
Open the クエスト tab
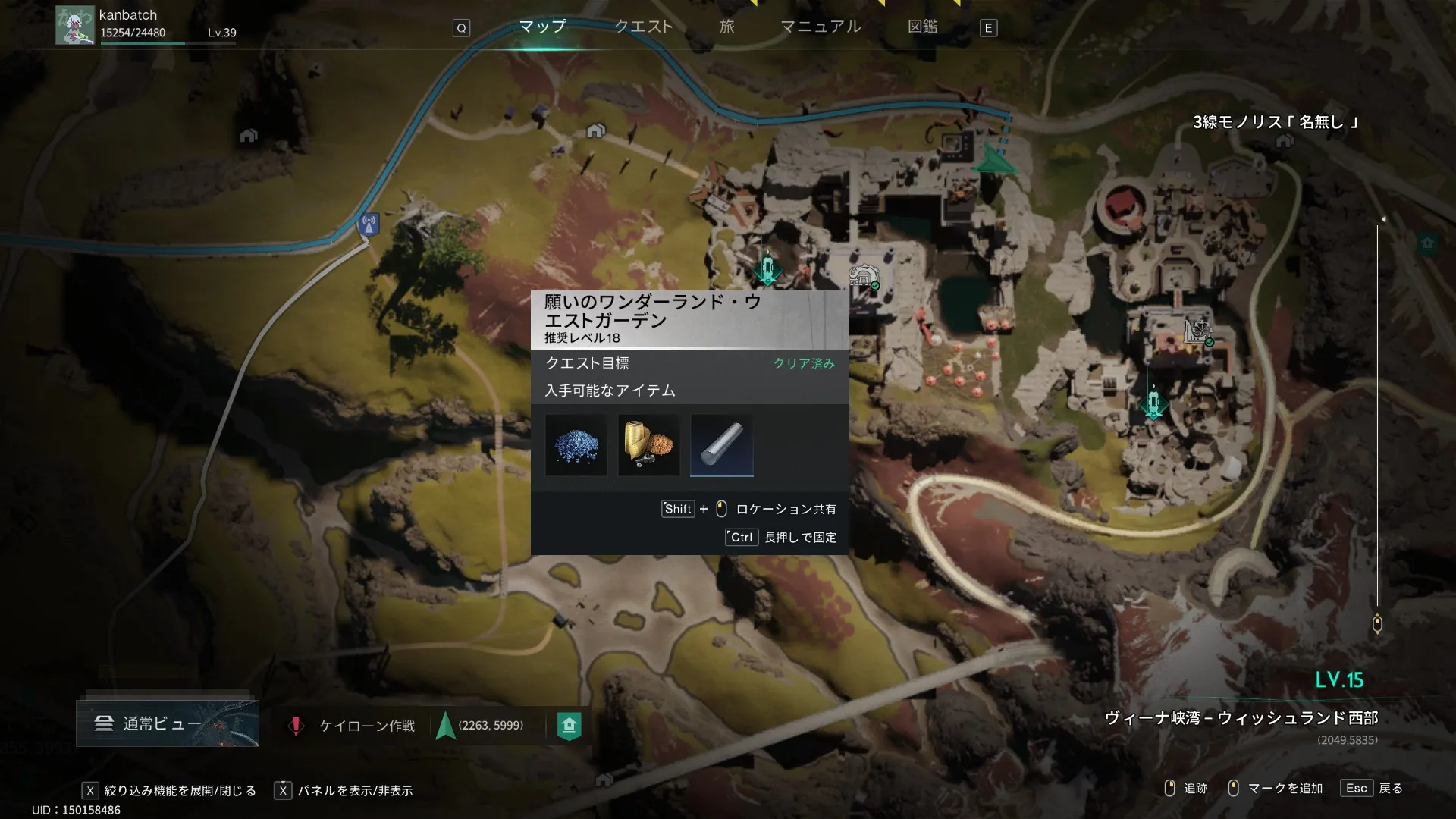pos(643,27)
